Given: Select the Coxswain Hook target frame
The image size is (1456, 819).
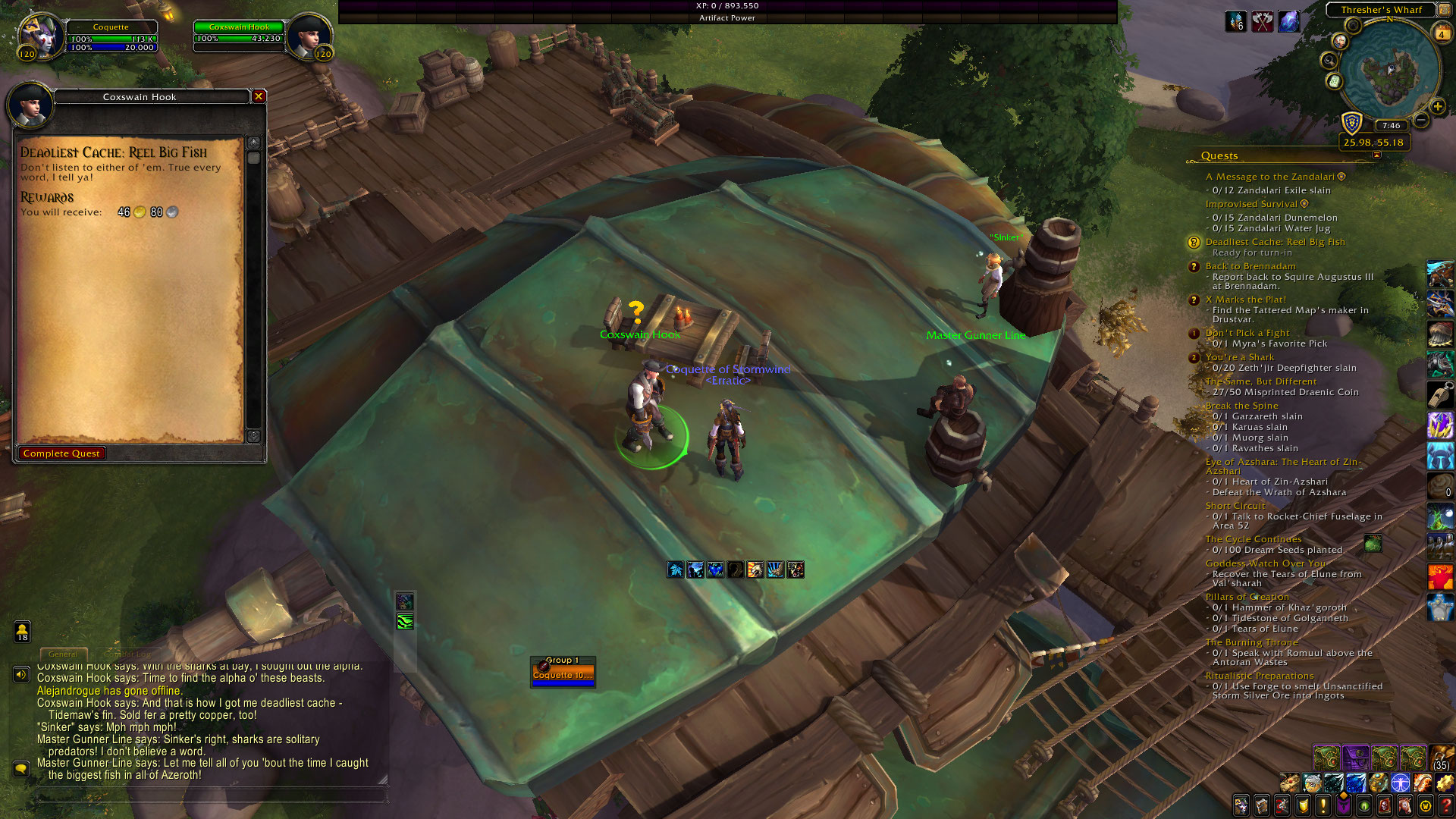Looking at the screenshot, I should click(x=239, y=36).
